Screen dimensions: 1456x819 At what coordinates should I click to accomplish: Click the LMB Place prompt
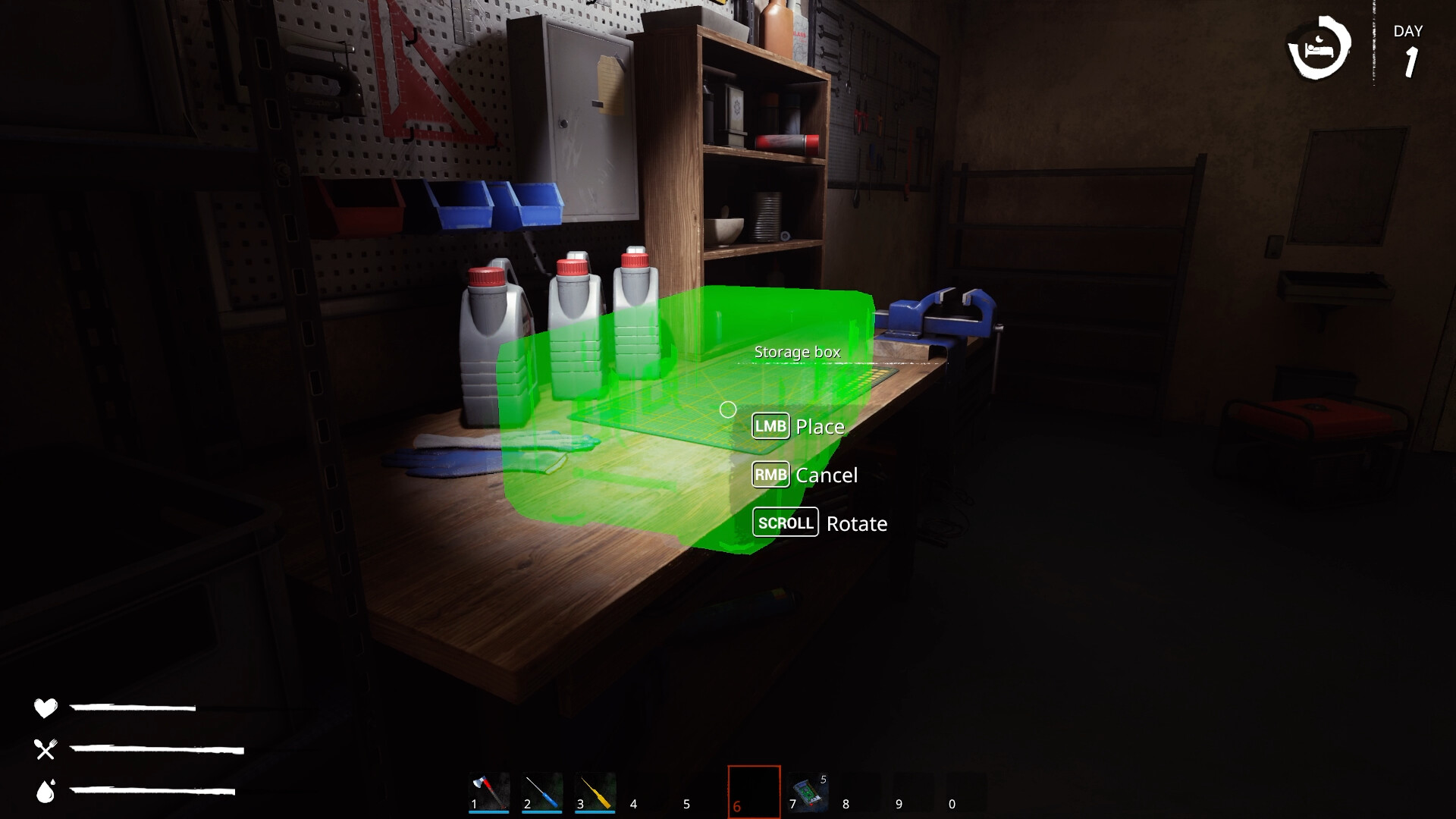click(x=797, y=426)
